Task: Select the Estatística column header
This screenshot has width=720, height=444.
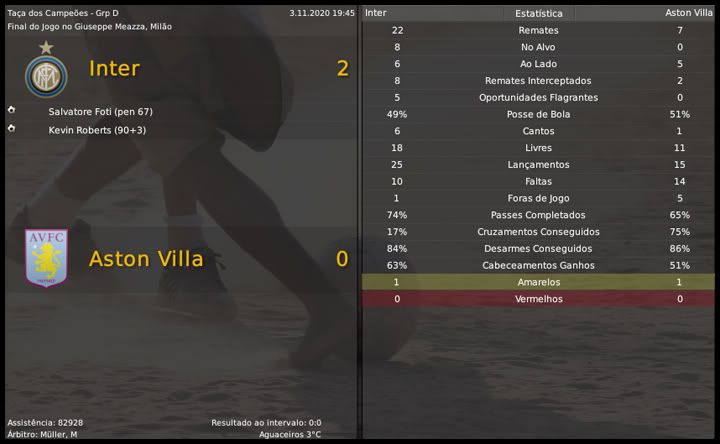Action: point(538,14)
